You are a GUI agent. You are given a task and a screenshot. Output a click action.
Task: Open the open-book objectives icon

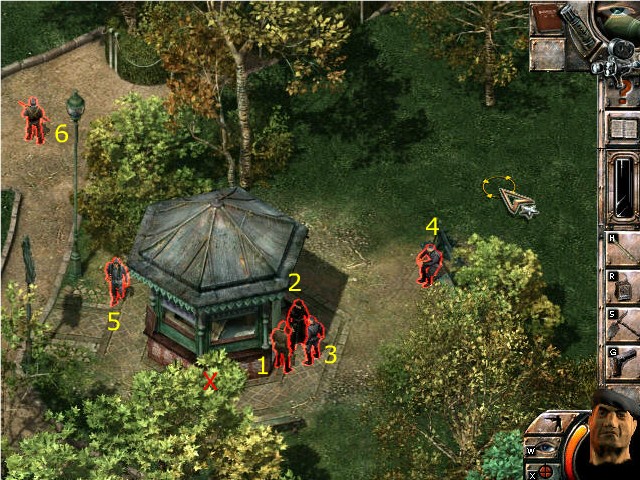pos(622,129)
